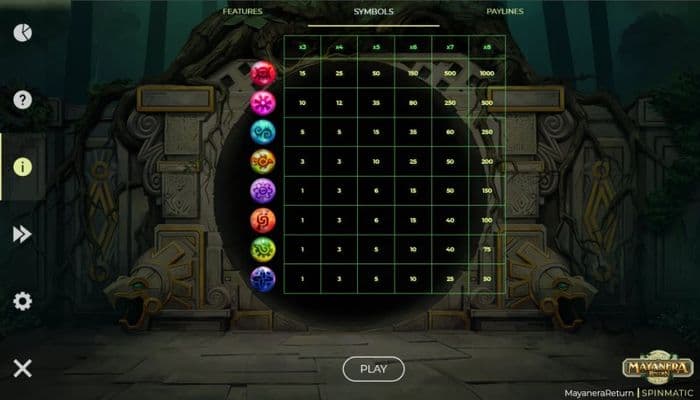Select the info 'i' icon

(x=22, y=167)
